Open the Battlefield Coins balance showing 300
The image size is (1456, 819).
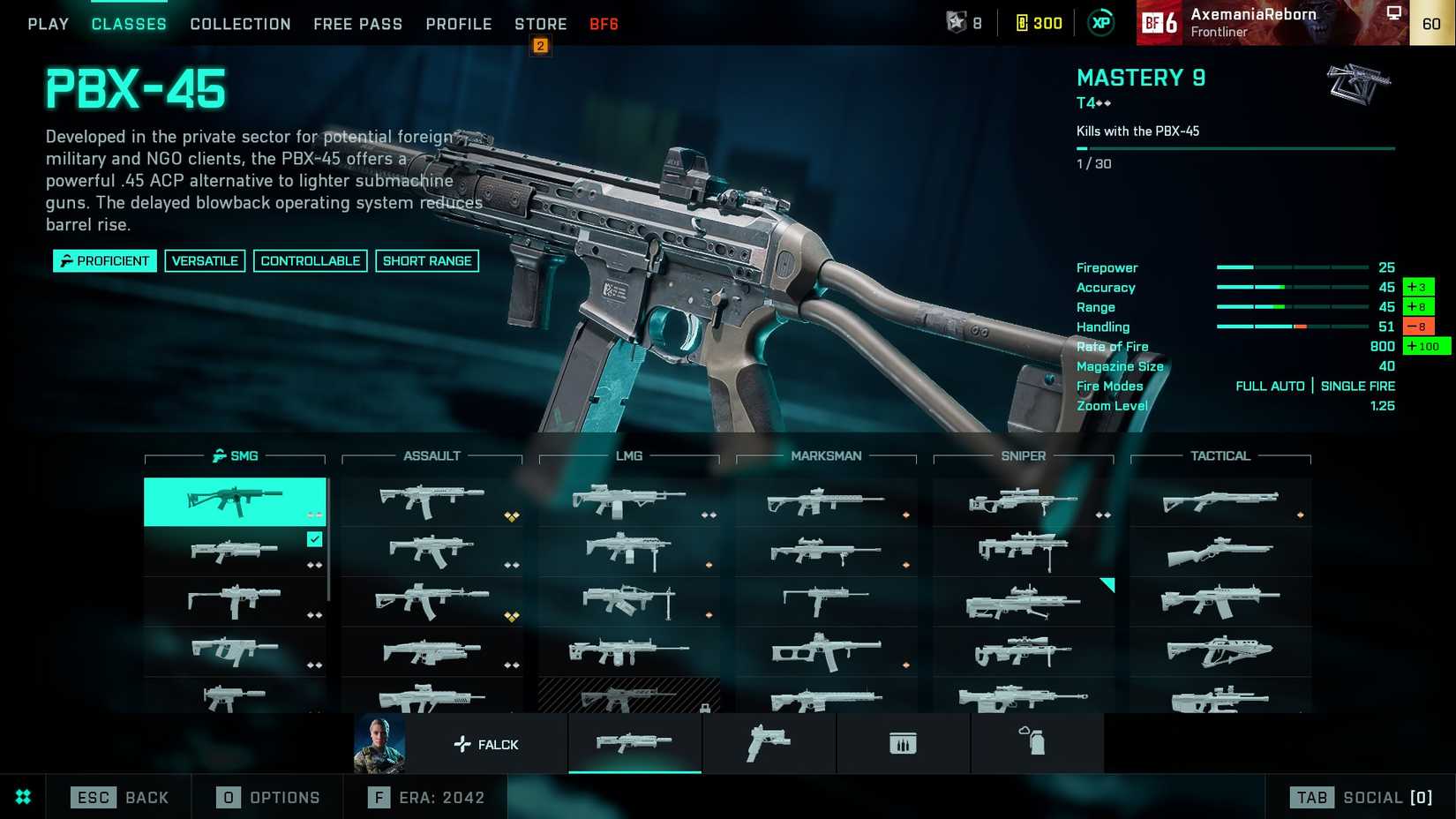(1039, 23)
